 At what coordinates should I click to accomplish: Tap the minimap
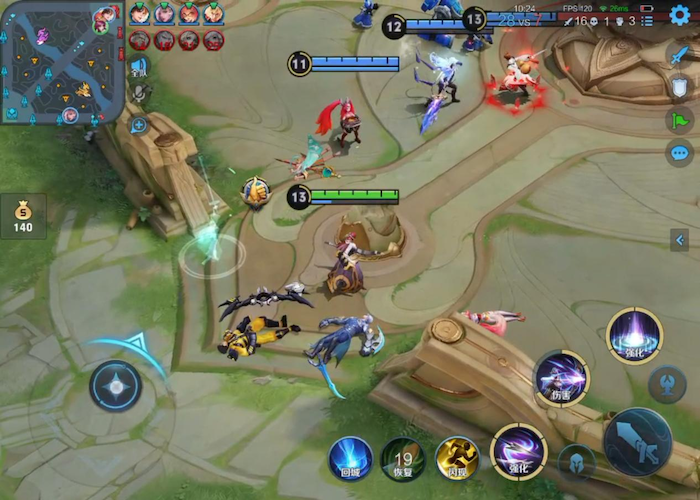tap(62, 62)
